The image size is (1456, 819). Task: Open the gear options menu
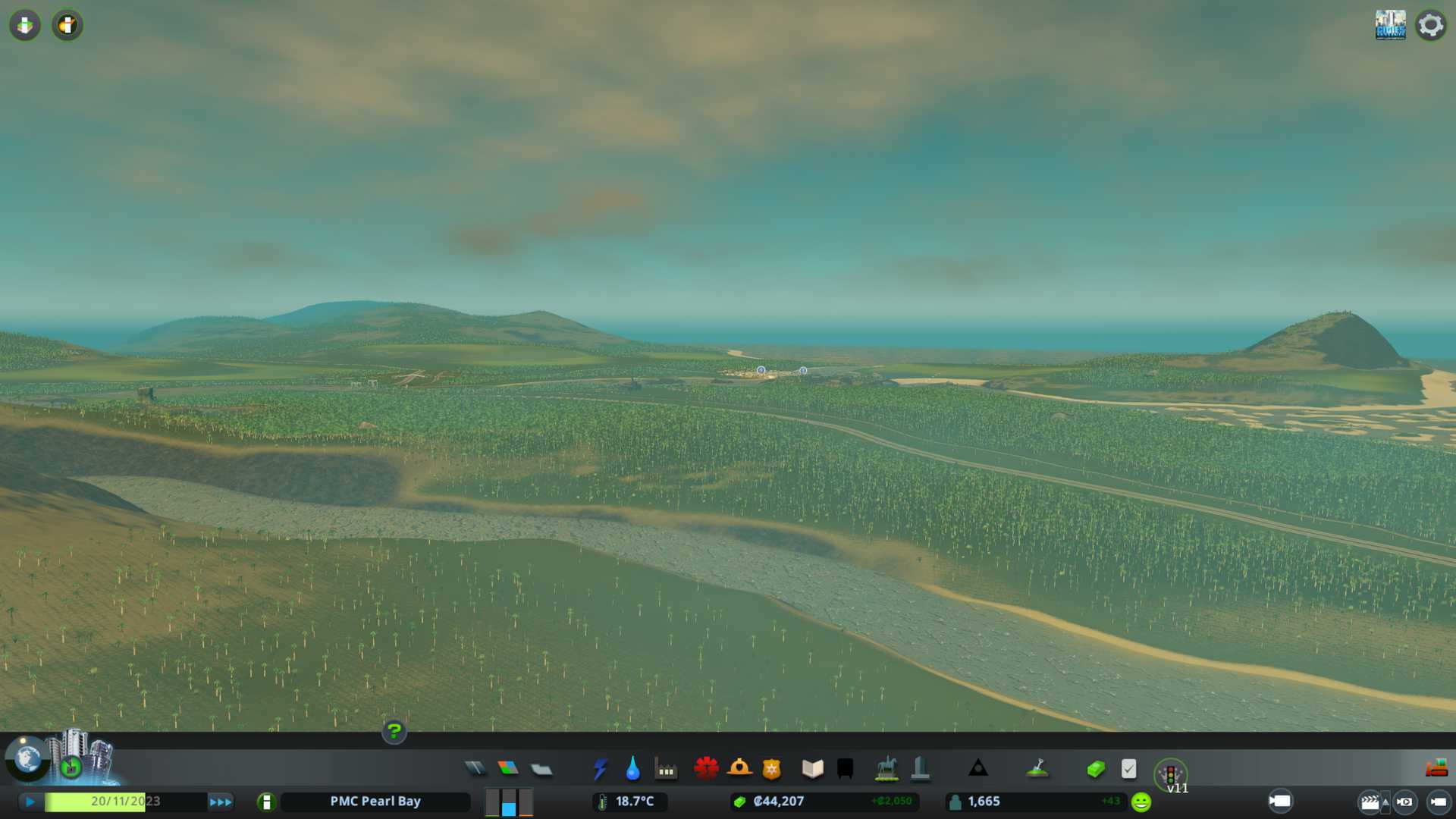tap(1431, 25)
